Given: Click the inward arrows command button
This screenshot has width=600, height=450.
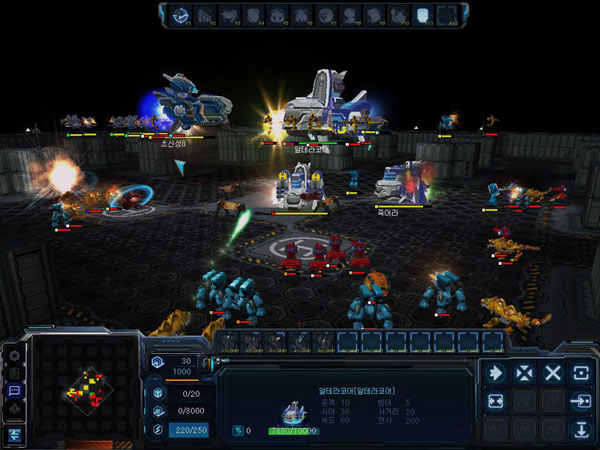Looking at the screenshot, I should tap(495, 401).
